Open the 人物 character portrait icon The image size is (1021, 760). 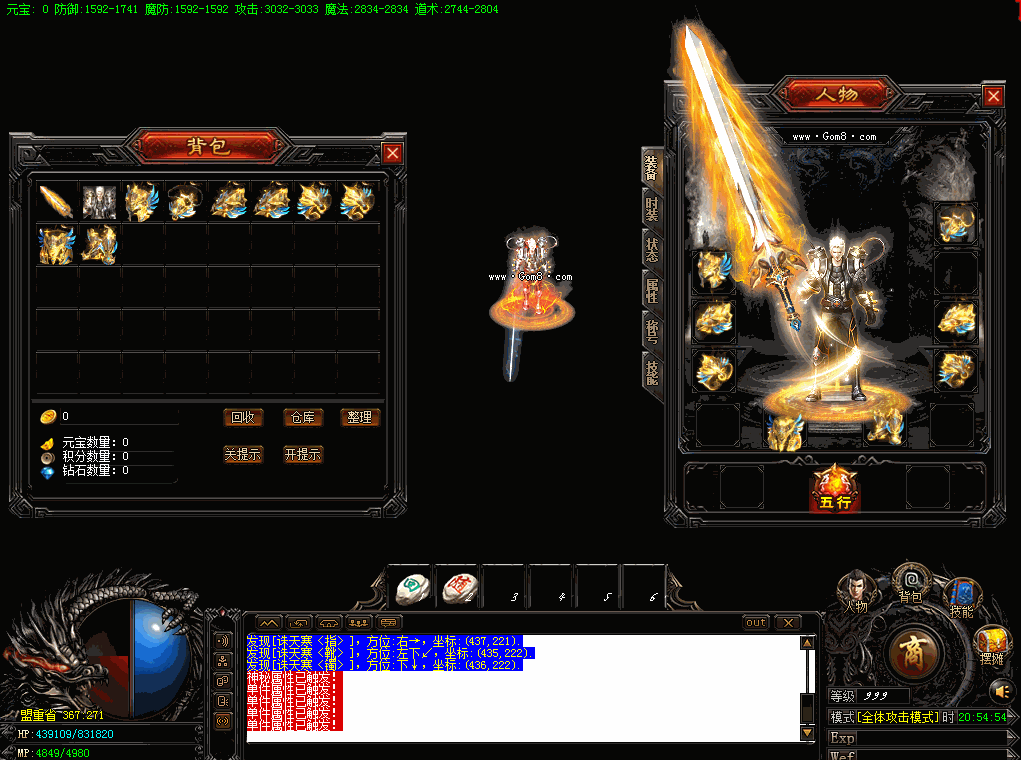[855, 588]
